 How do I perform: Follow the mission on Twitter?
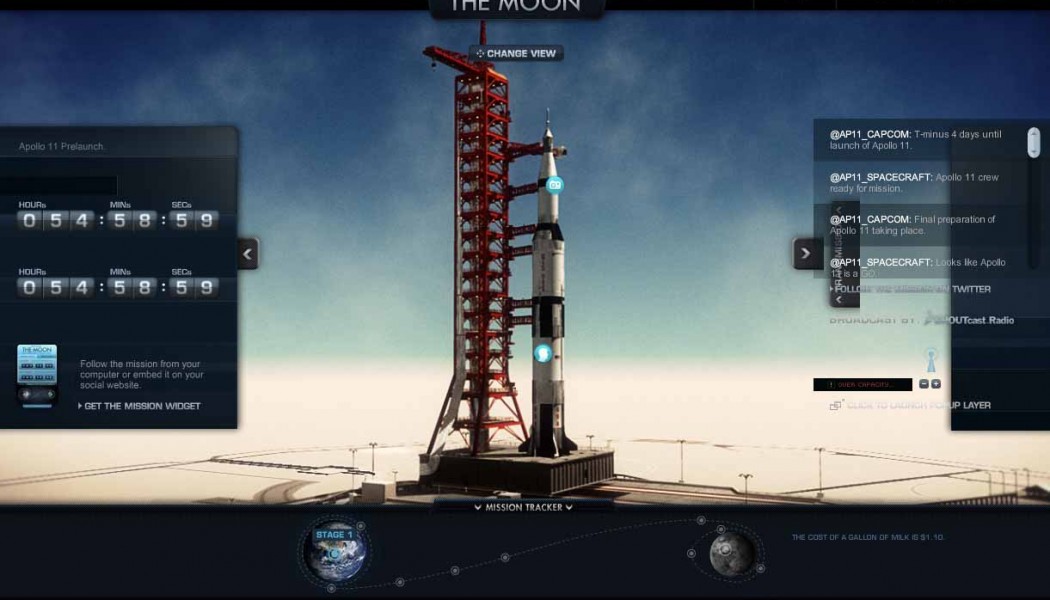click(910, 289)
